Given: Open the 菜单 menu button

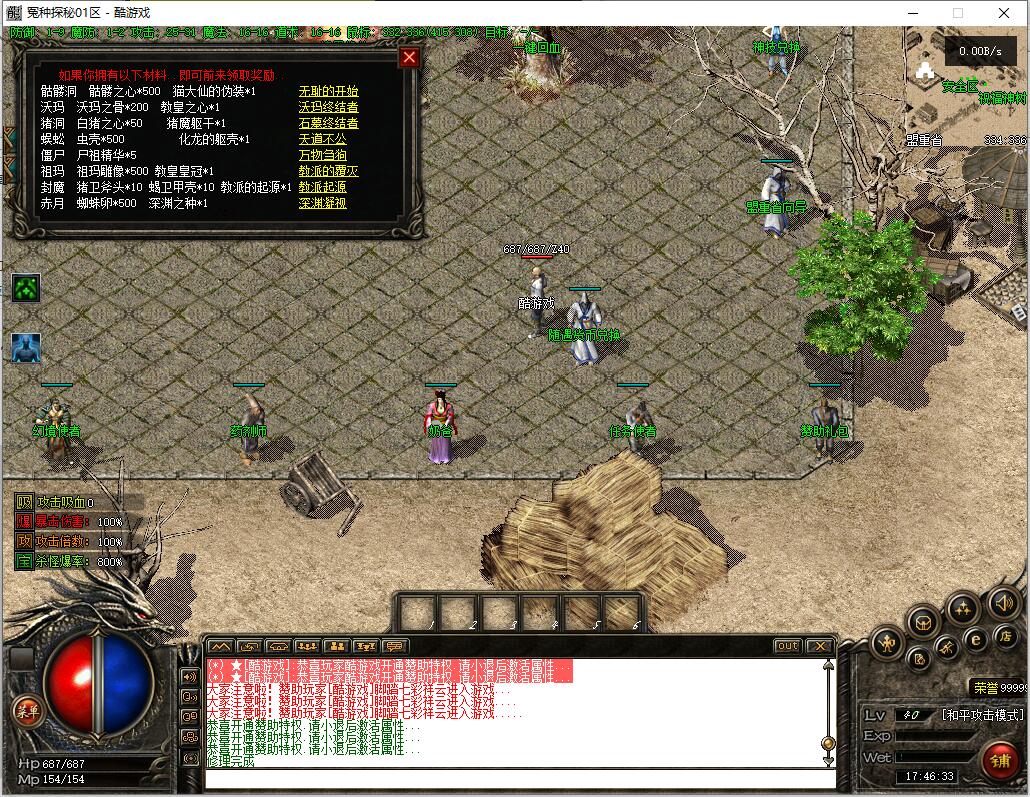Looking at the screenshot, I should click(x=27, y=710).
